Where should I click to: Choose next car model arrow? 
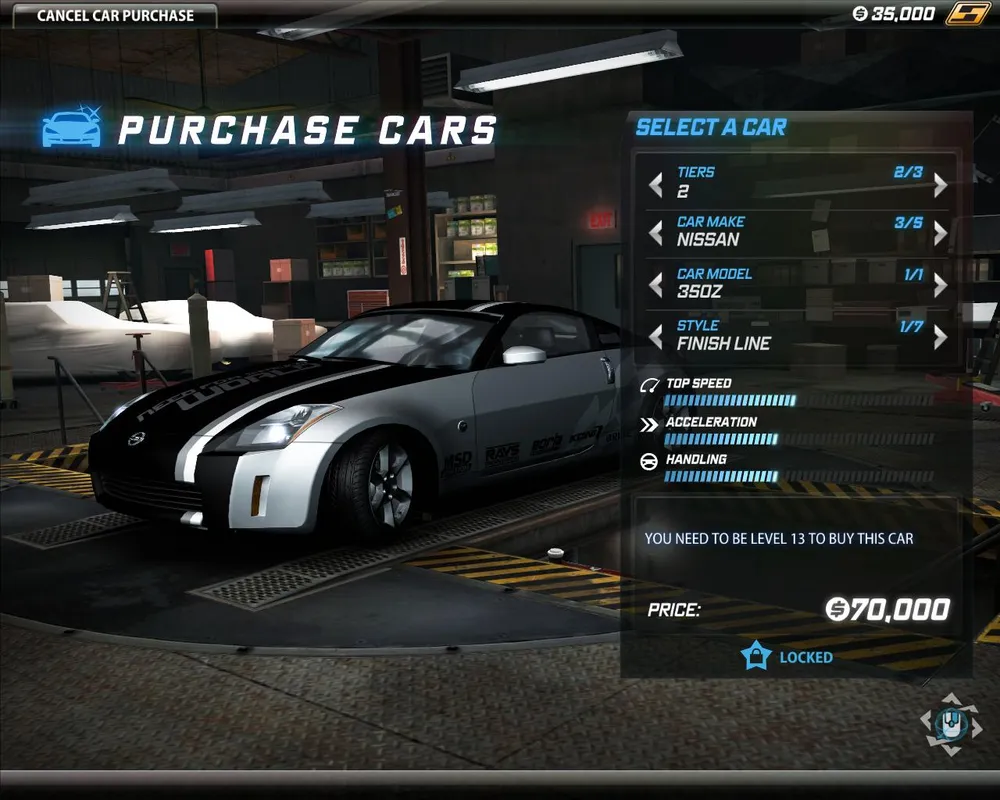[940, 285]
